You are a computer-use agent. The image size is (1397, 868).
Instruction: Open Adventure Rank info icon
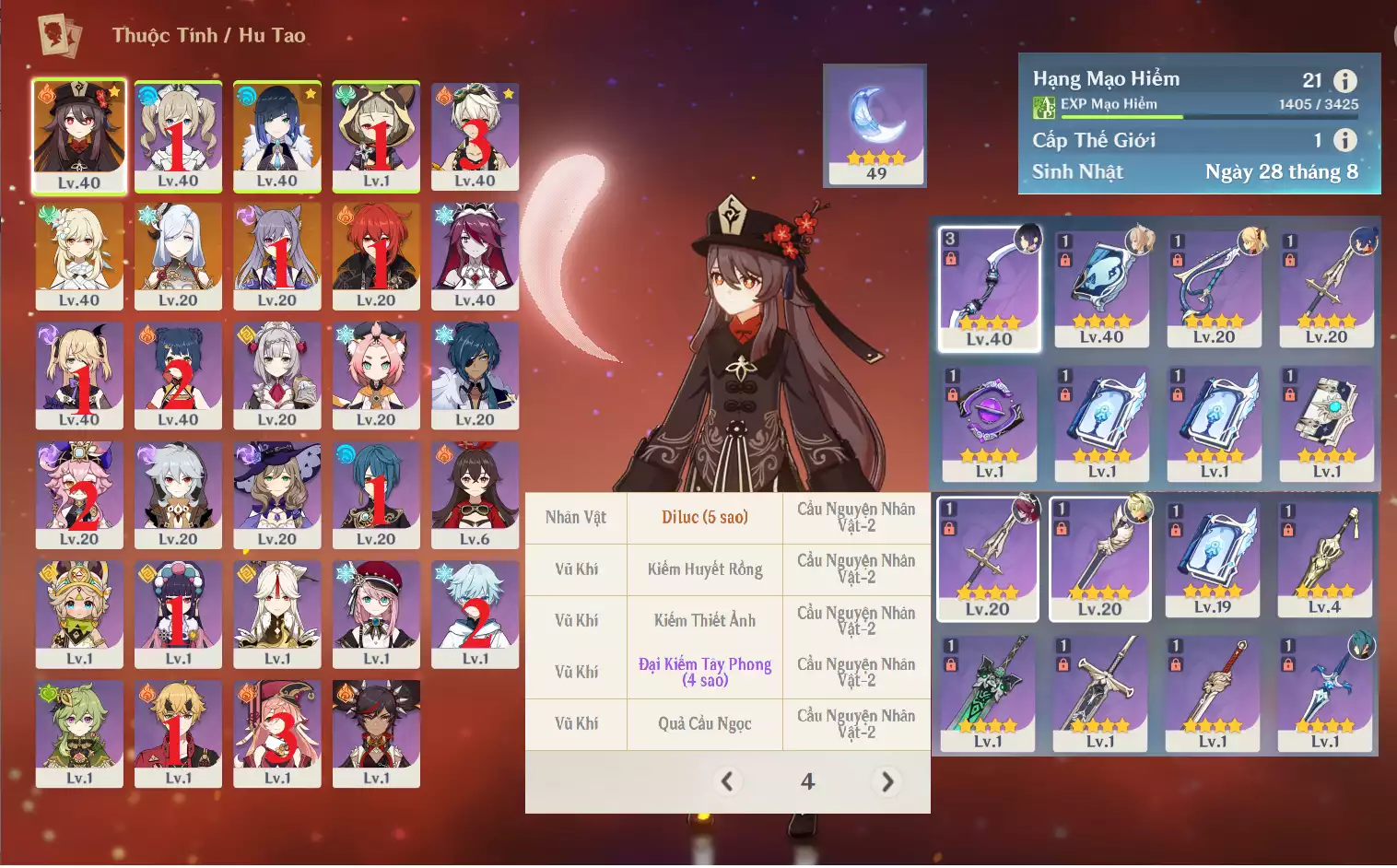1345,81
